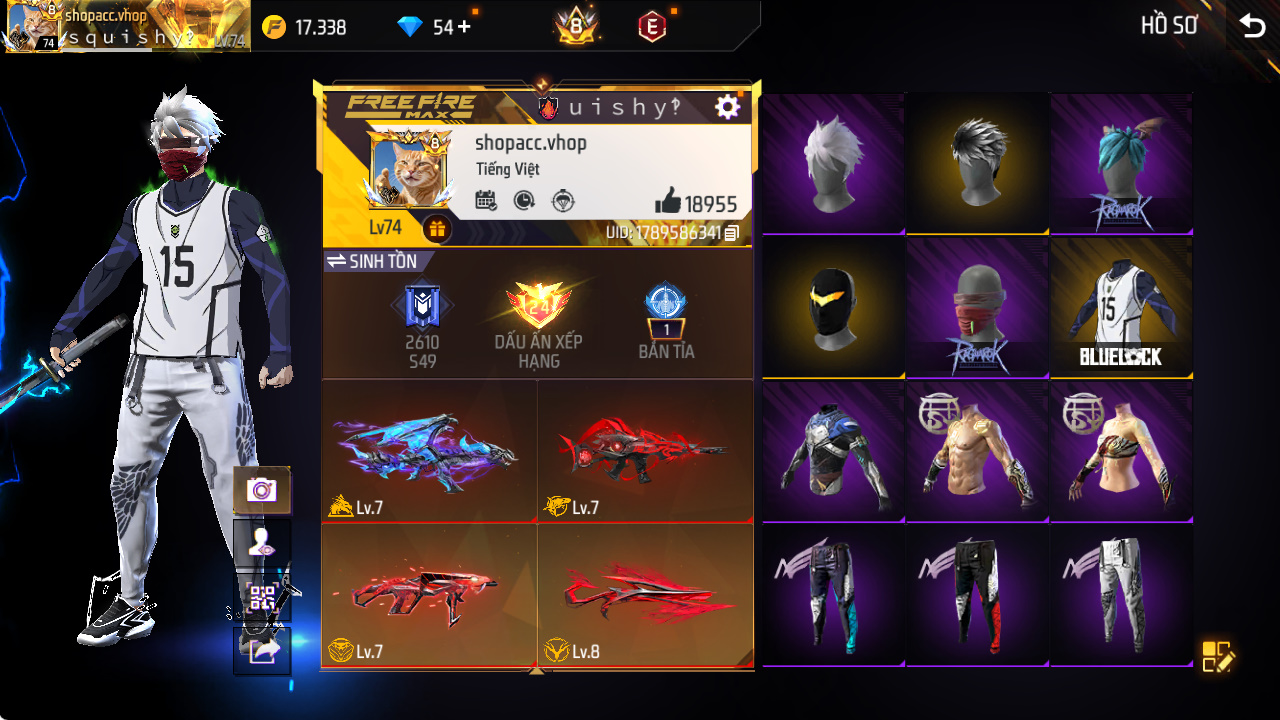Open the daily check-in calendar icon
This screenshot has height=720, width=1280.
pyautogui.click(x=485, y=199)
